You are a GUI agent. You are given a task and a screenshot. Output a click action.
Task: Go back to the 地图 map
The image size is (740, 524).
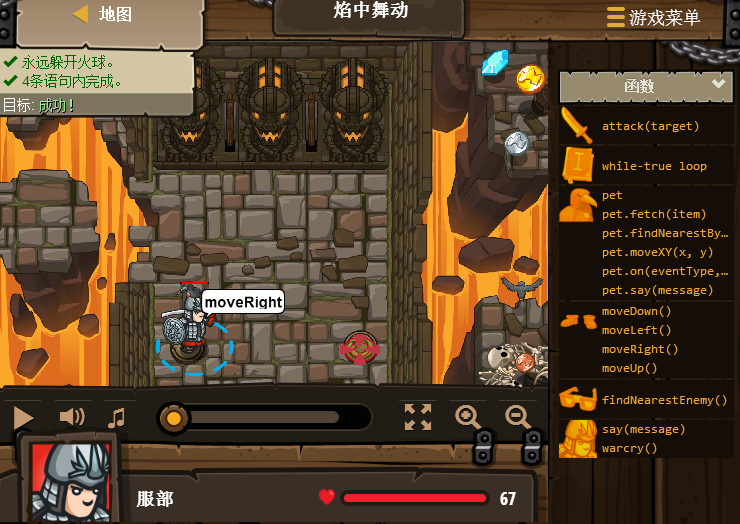[x=103, y=15]
